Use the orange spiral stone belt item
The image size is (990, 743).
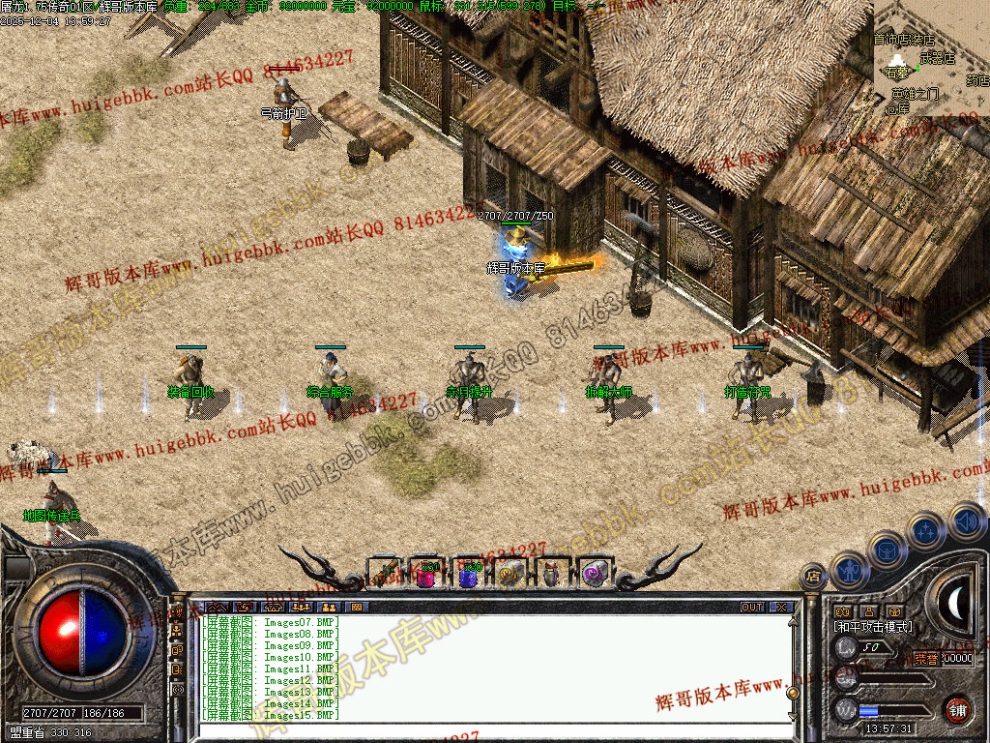511,573
